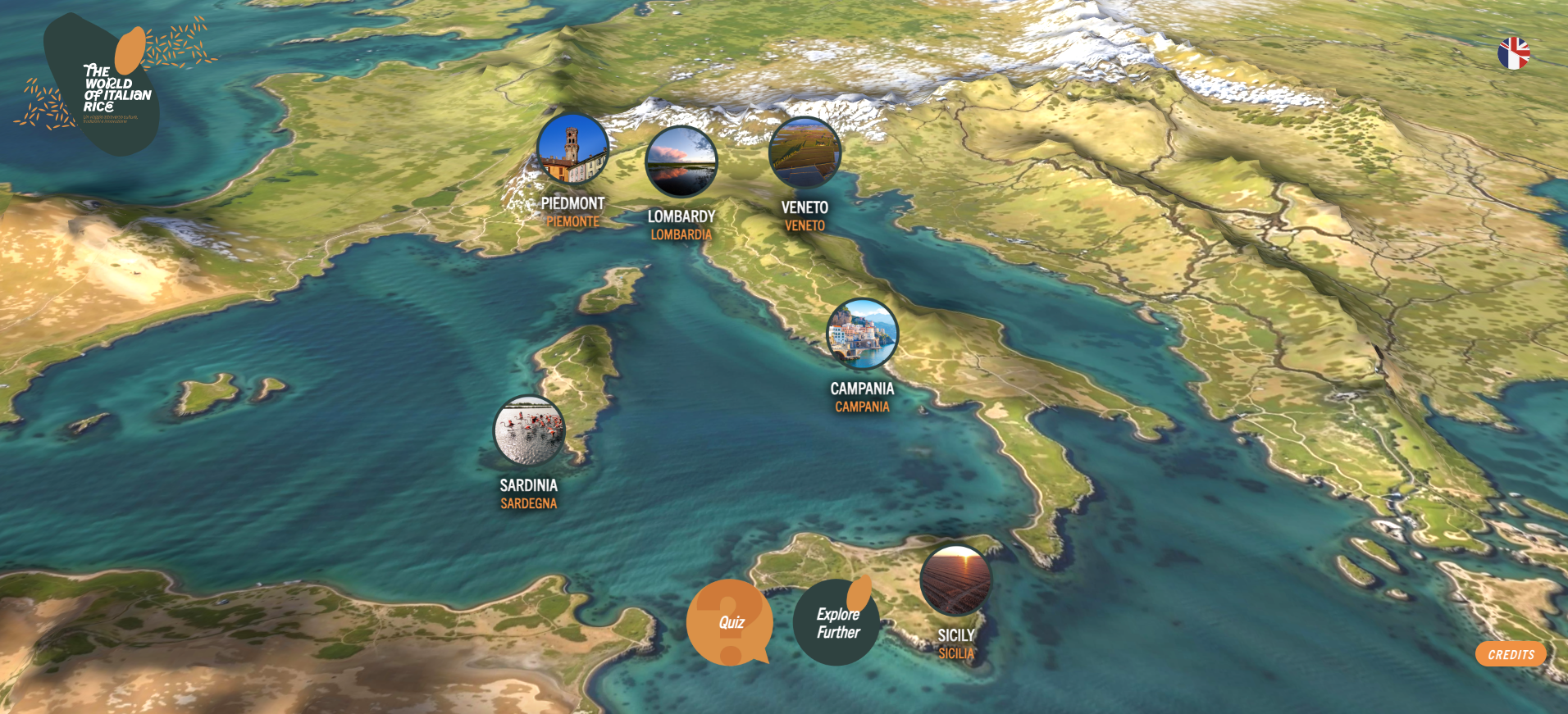Screen dimensions: 1568x714
Task: Open the Explore Further section
Action: pyautogui.click(x=836, y=623)
